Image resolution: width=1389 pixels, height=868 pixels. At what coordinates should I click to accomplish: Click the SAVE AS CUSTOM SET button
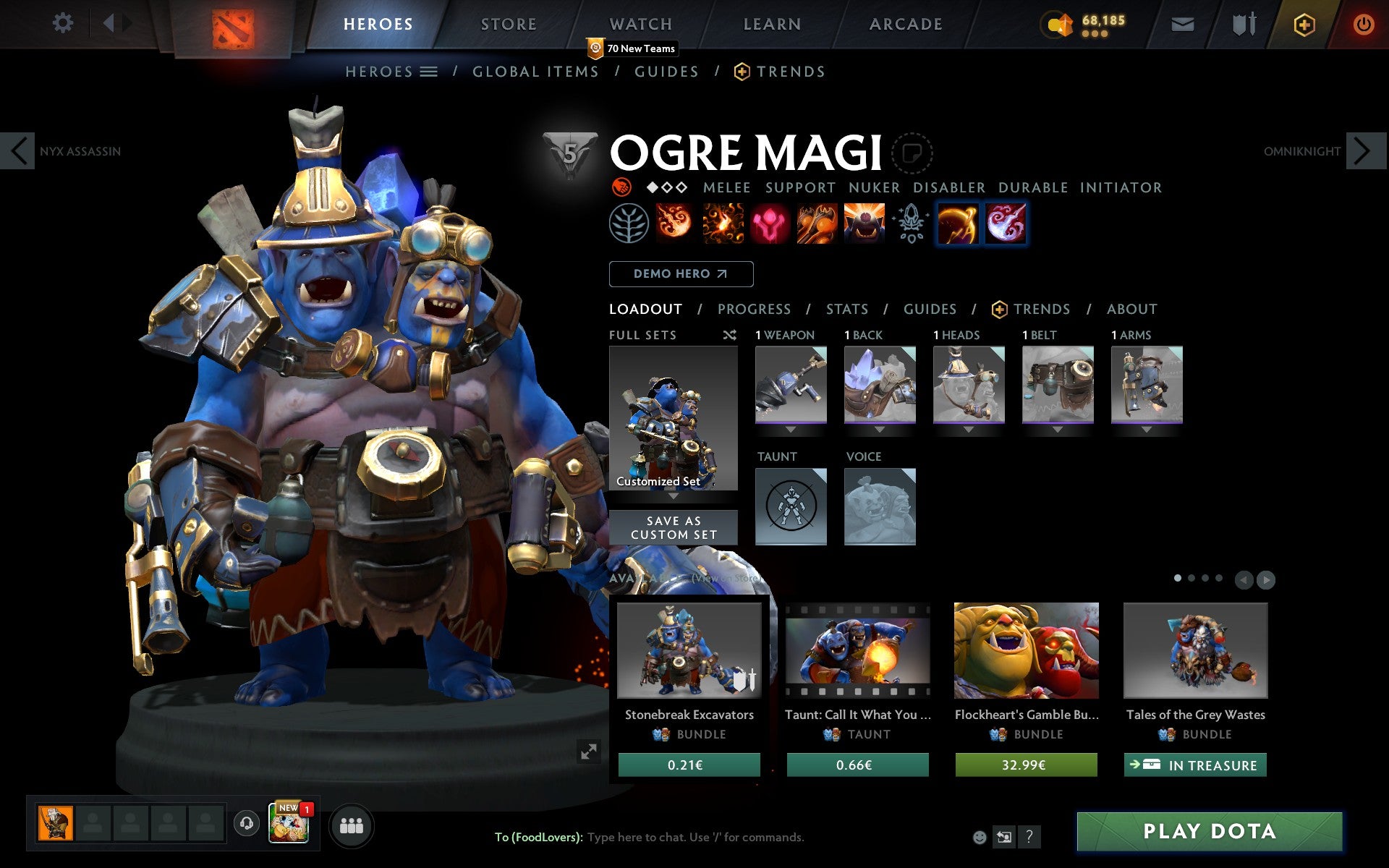674,527
